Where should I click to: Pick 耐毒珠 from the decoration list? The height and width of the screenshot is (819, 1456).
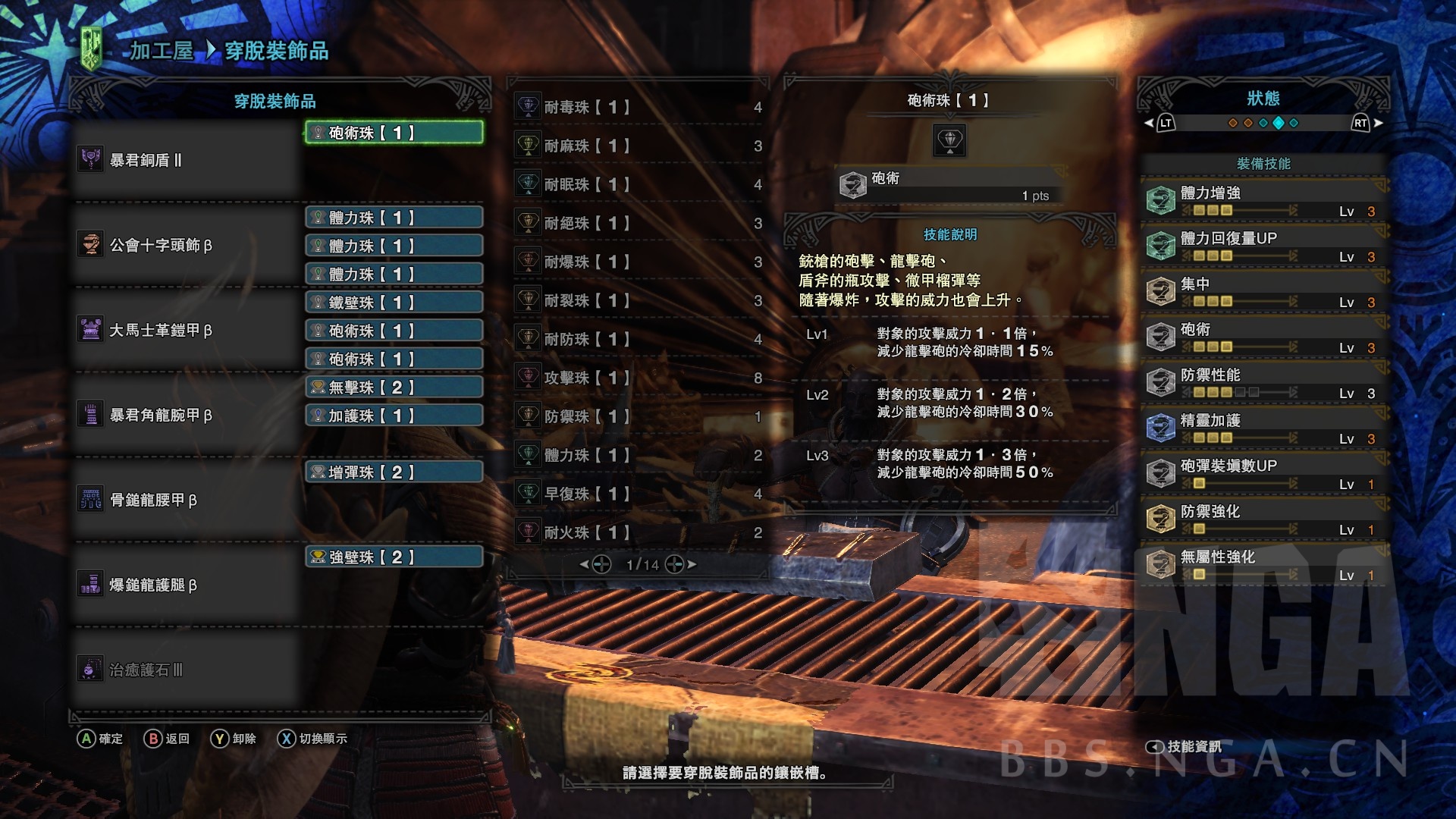pos(639,107)
